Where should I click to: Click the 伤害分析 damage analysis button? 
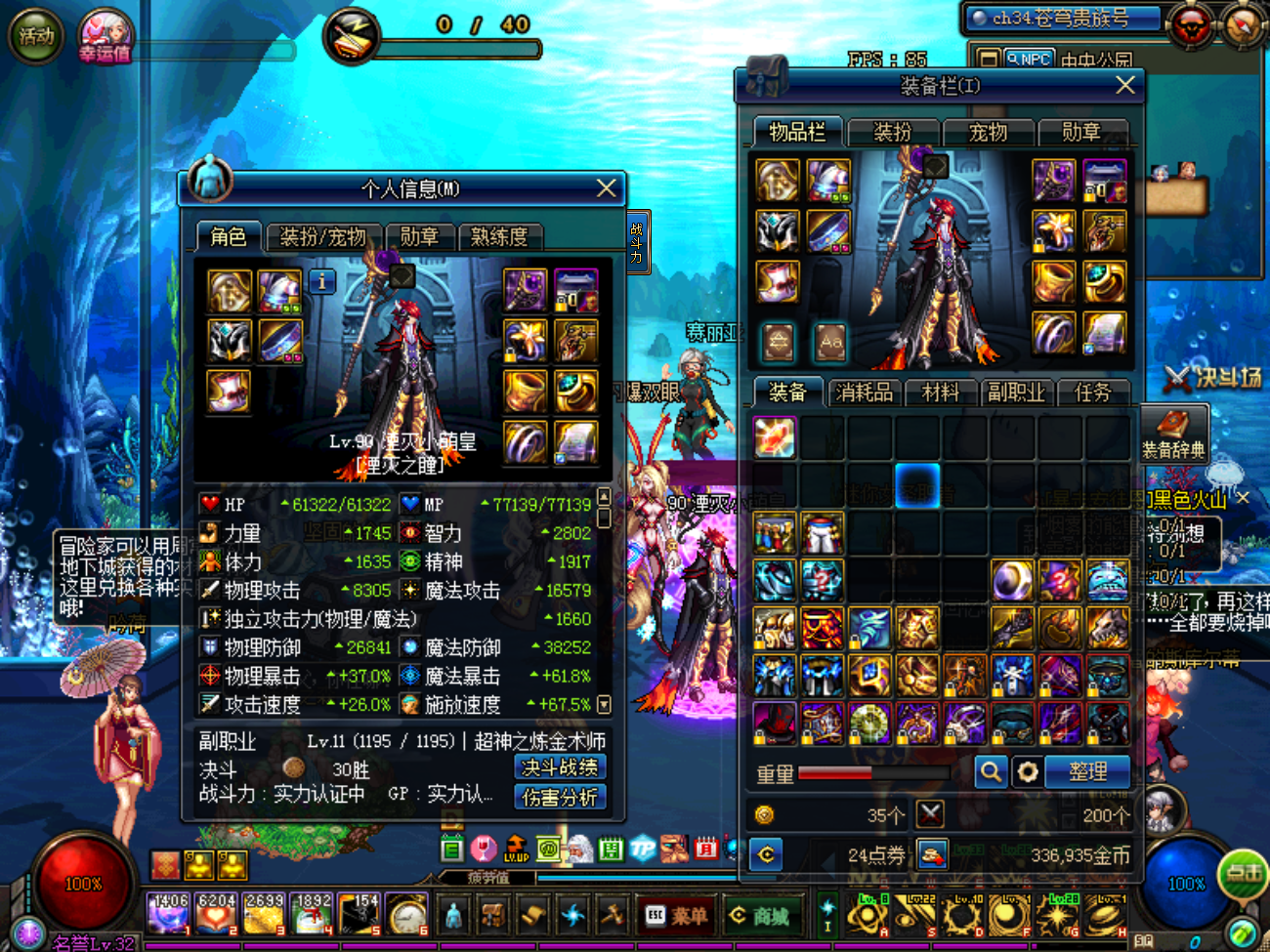[x=560, y=796]
